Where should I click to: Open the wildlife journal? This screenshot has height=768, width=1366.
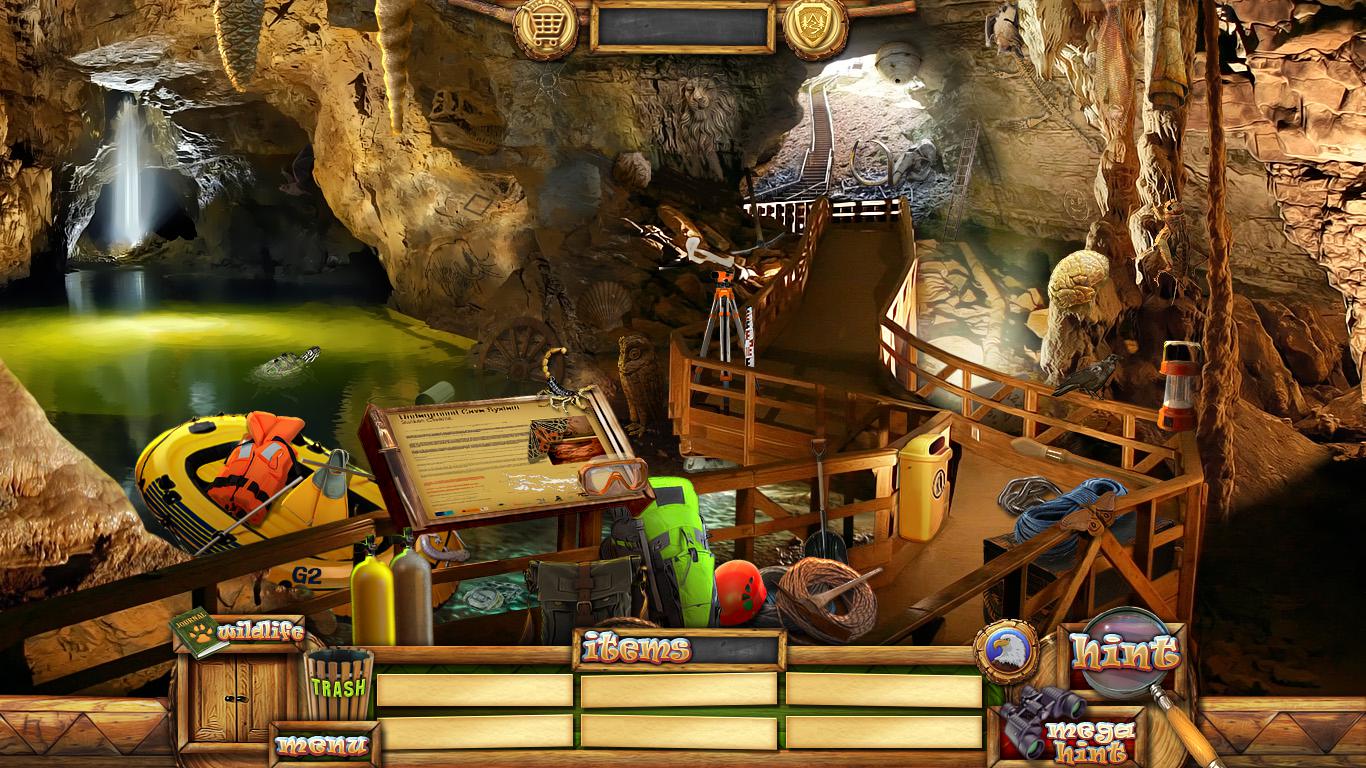[x=239, y=634]
